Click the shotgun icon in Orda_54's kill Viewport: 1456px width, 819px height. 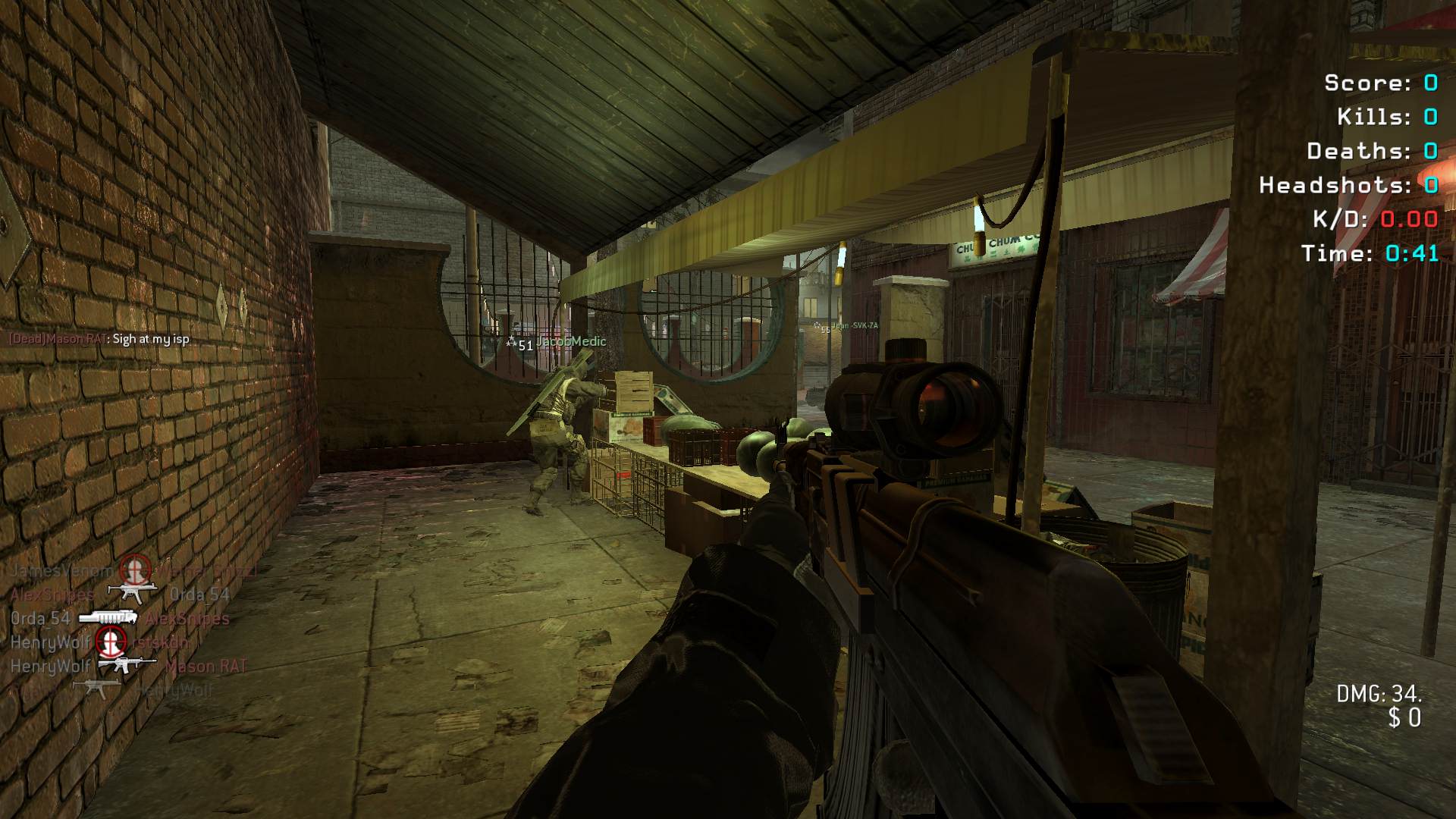(108, 618)
